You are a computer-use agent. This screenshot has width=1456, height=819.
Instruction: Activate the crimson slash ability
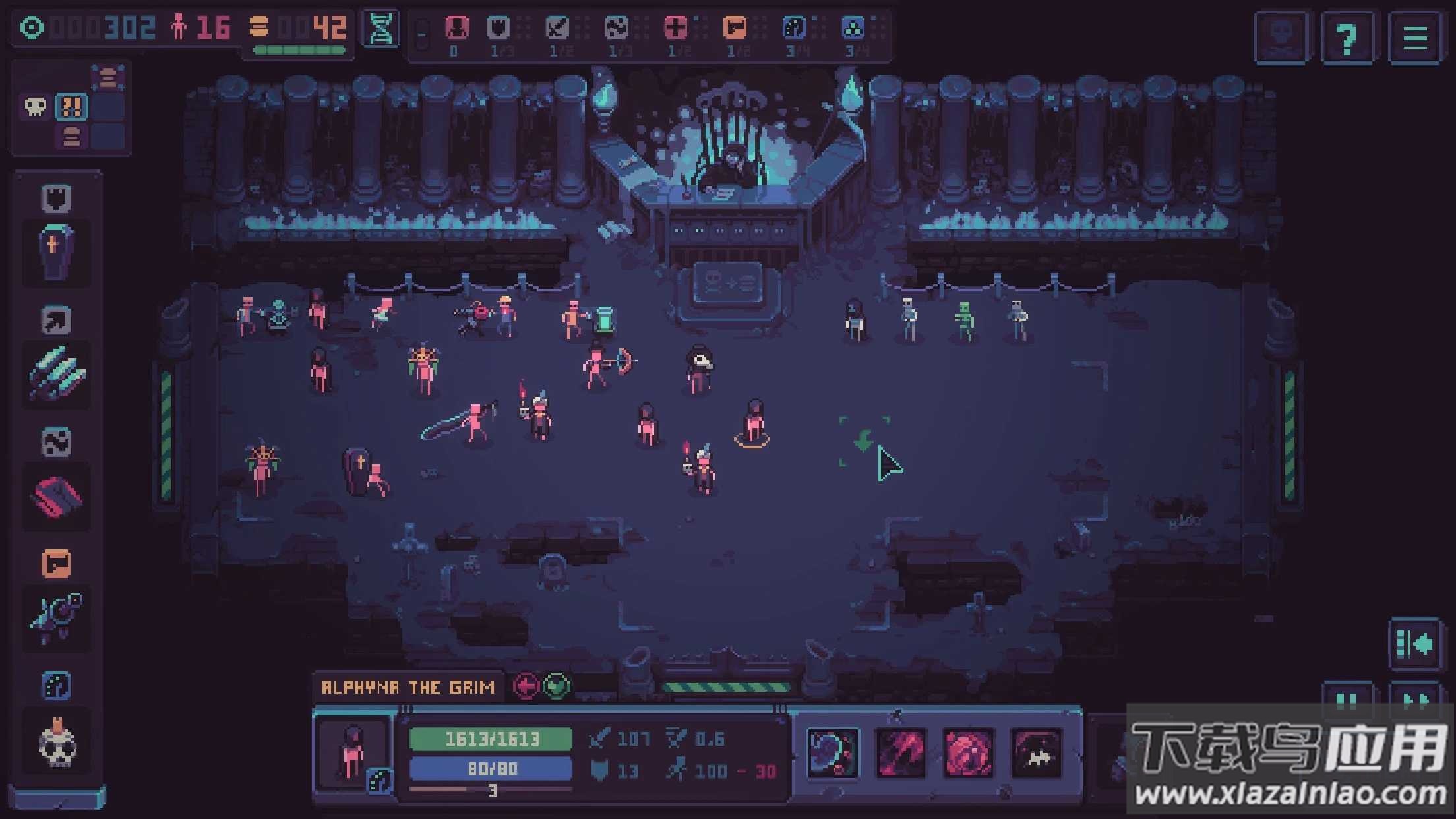900,753
